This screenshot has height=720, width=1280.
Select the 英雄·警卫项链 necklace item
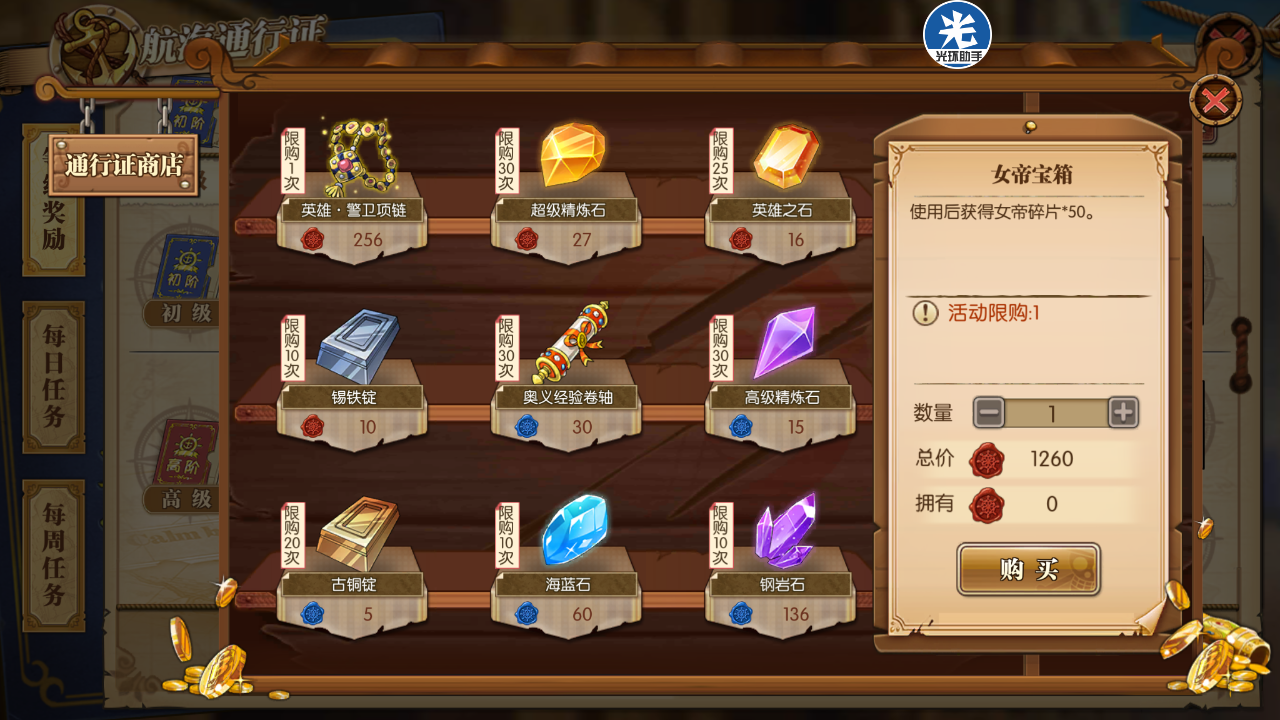click(355, 160)
